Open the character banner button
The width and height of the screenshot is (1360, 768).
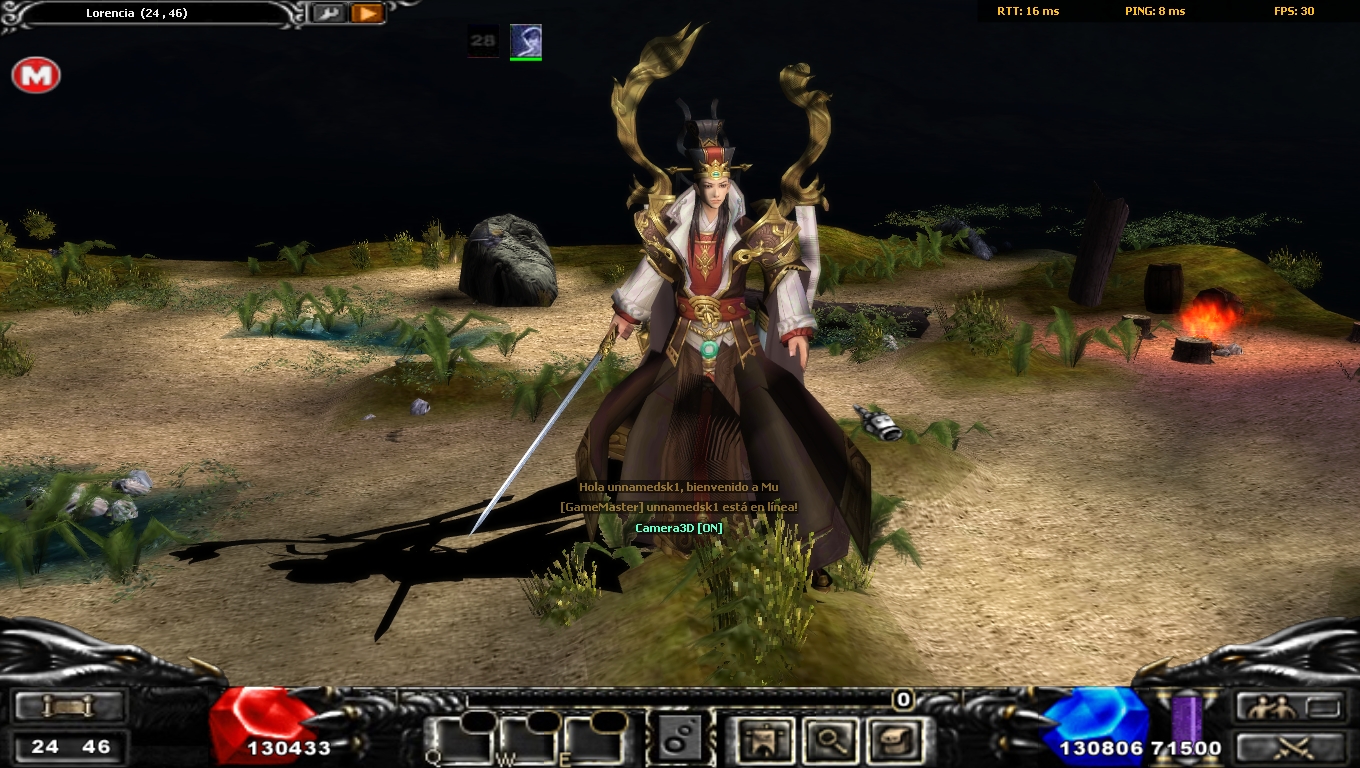click(760, 741)
